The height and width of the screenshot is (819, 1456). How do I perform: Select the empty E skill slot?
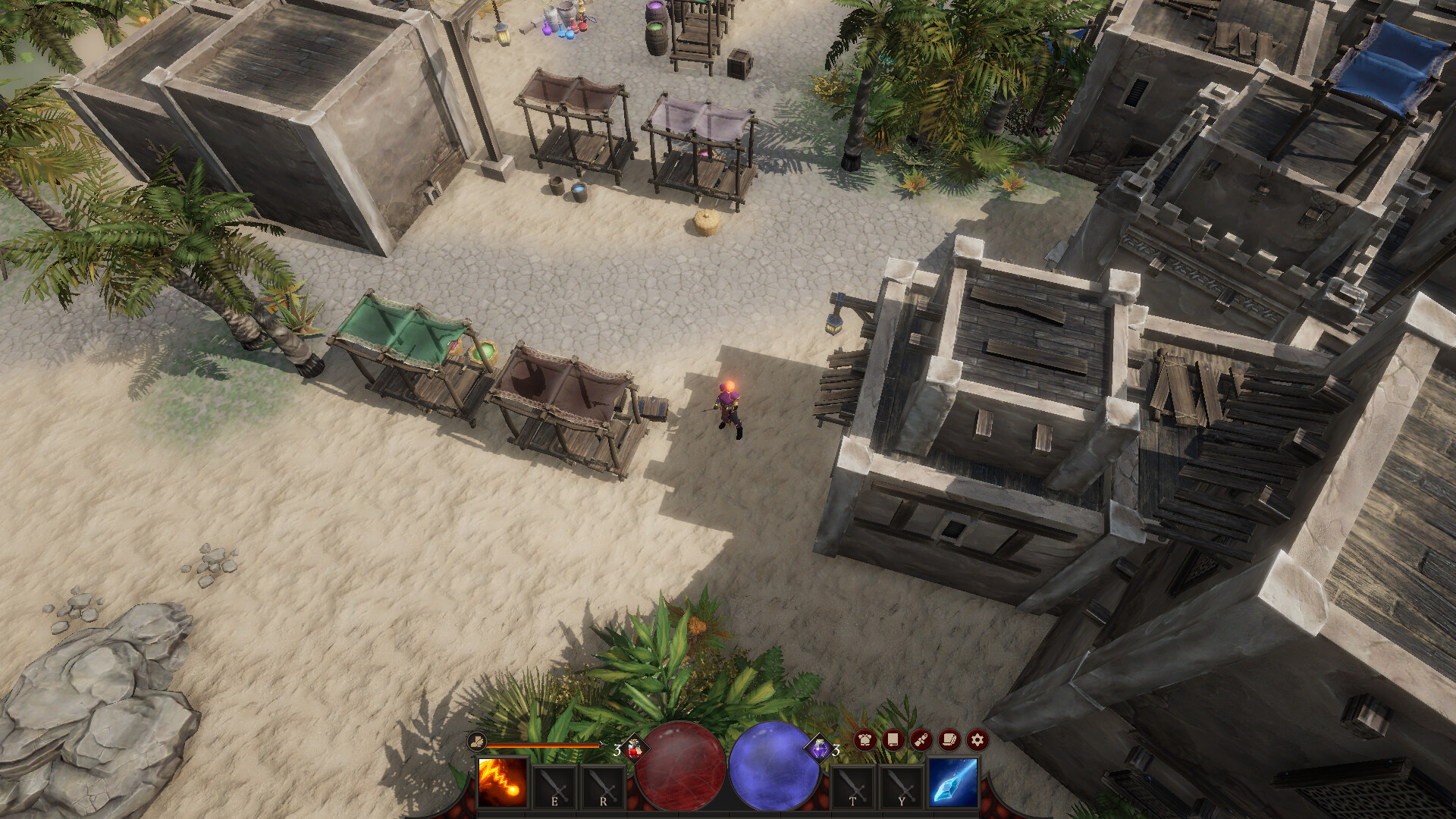point(554,786)
